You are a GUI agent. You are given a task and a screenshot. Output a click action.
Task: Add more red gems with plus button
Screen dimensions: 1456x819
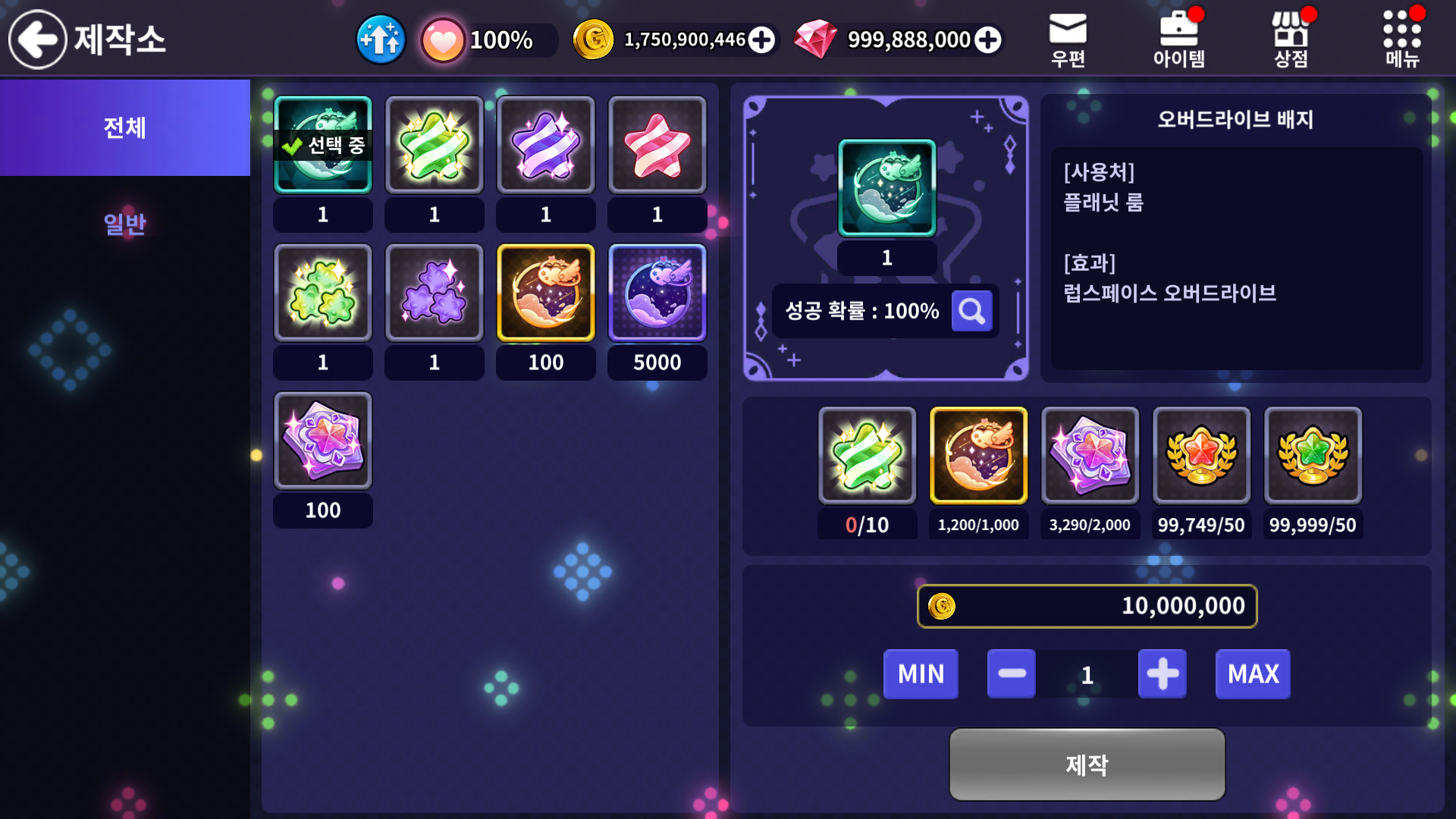pos(987,39)
